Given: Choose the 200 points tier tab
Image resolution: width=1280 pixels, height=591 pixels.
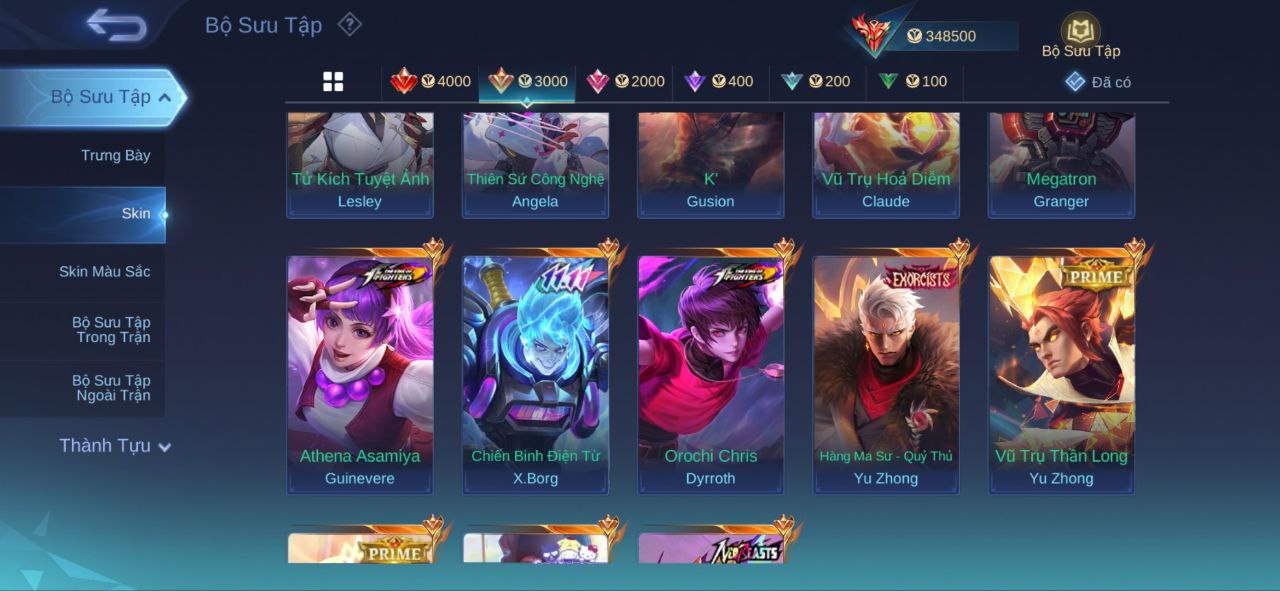Looking at the screenshot, I should (816, 81).
